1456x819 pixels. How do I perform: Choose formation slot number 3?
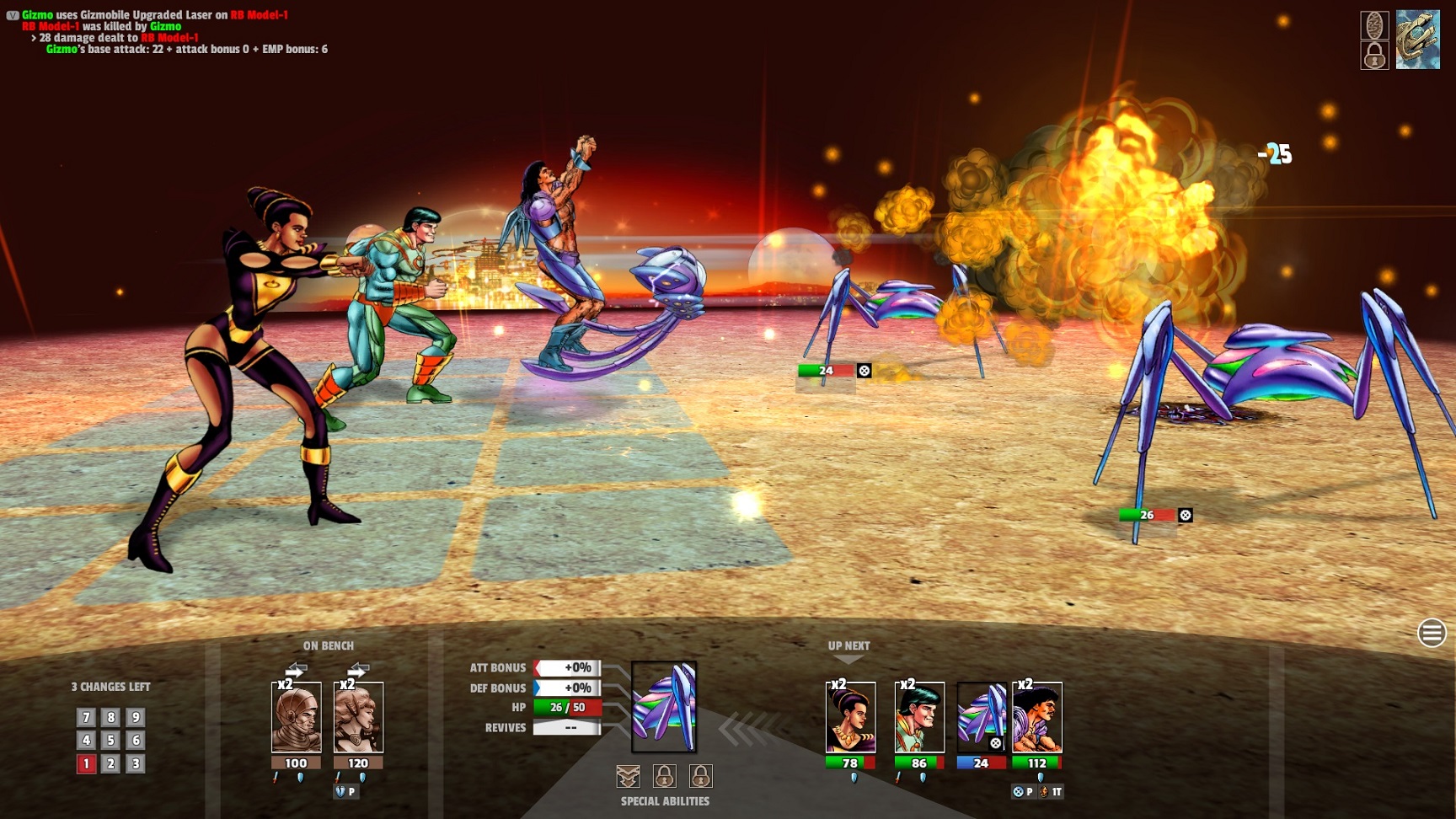(135, 764)
